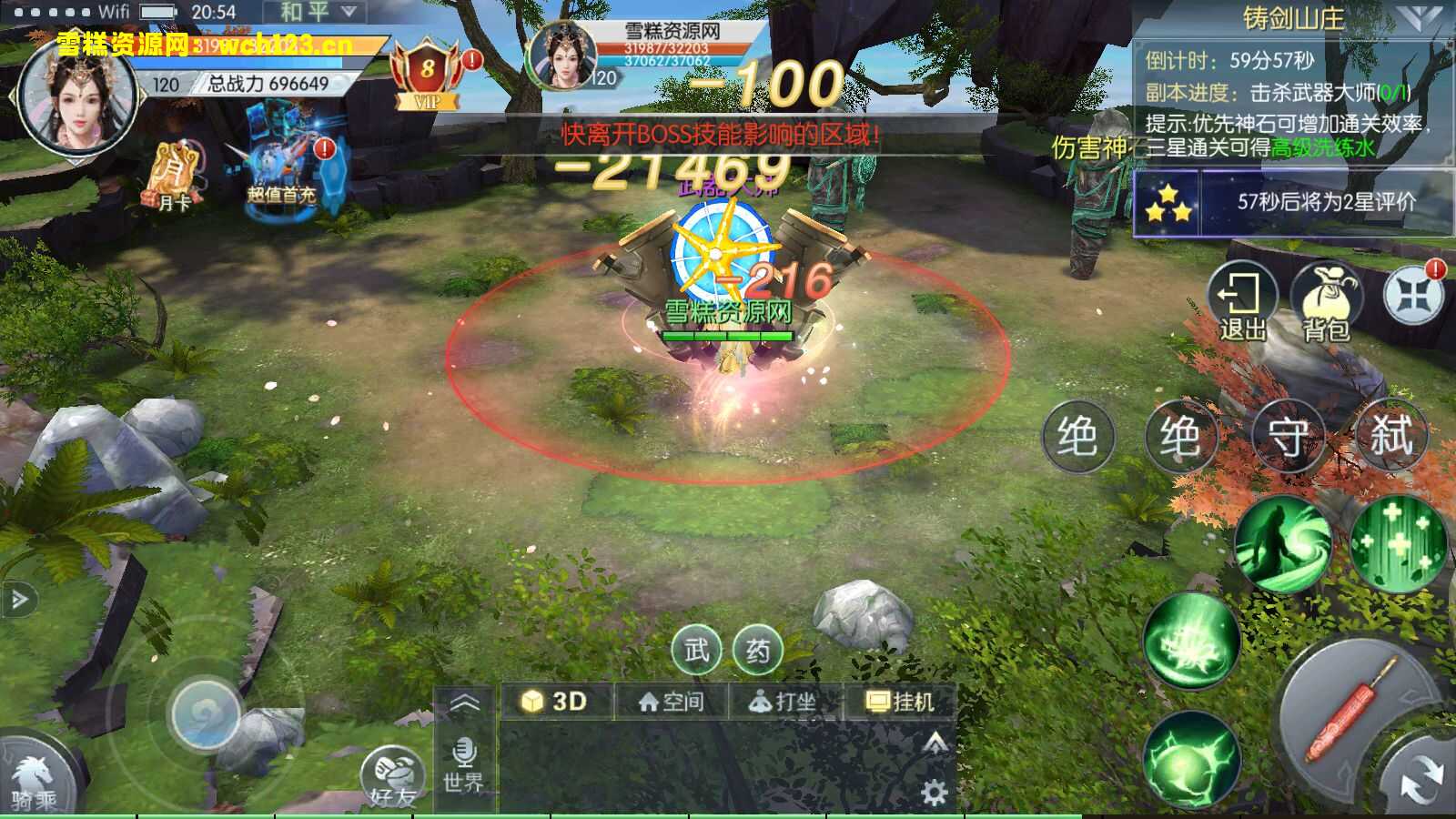Image resolution: width=1456 pixels, height=819 pixels.
Task: Open the 月卡 monthly card offer
Action: [x=174, y=177]
